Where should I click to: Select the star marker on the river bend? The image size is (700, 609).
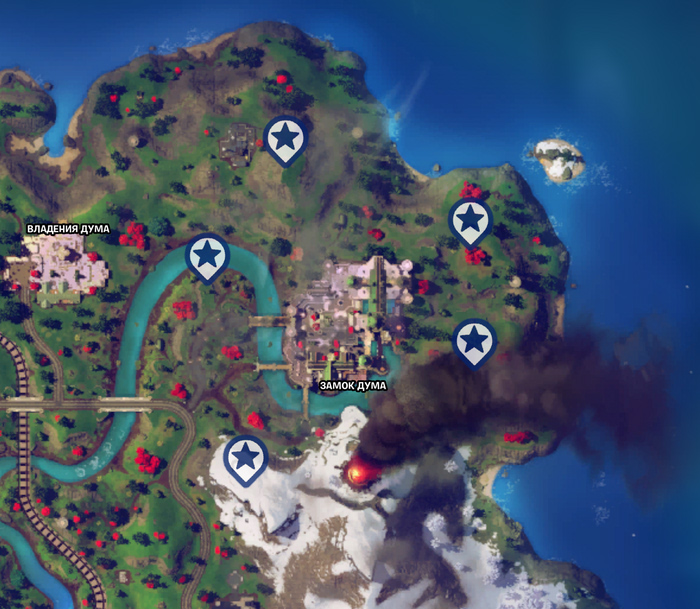207,257
